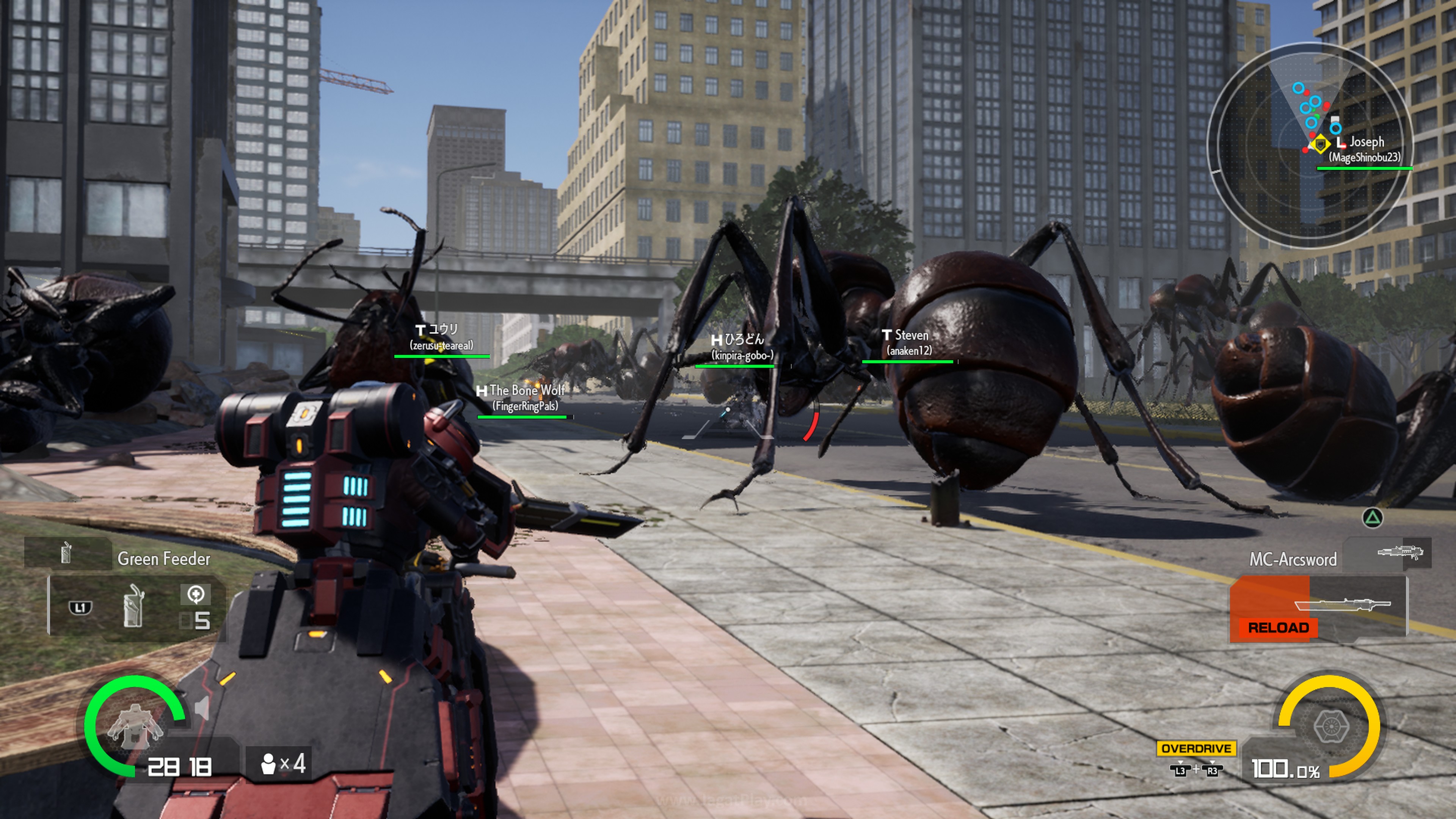Activate the Overdrive label
This screenshot has width=1456, height=819.
tap(1196, 748)
